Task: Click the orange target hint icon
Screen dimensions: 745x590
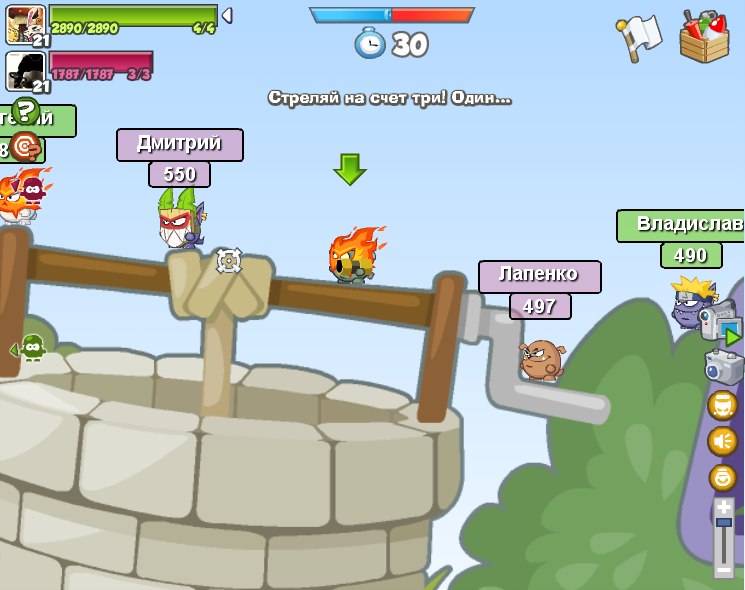Action: (x=25, y=148)
